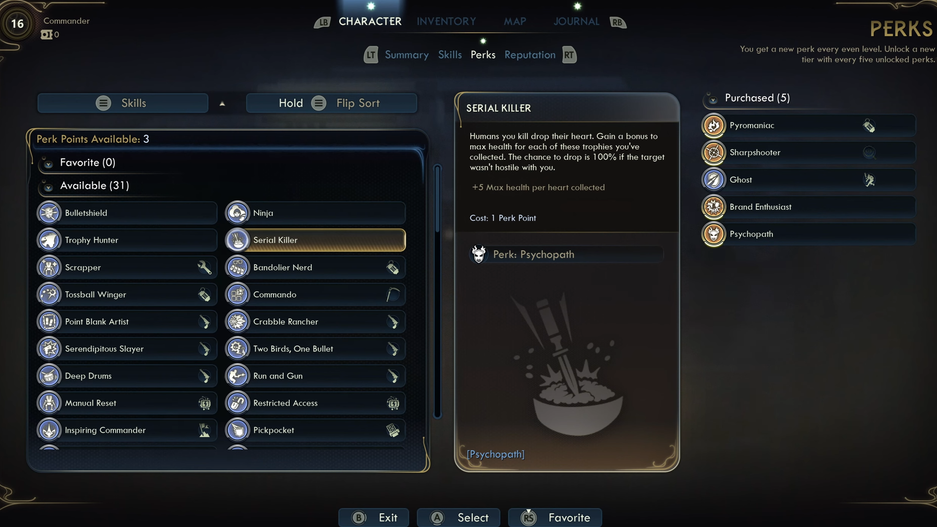Image resolution: width=937 pixels, height=527 pixels.
Task: Switch to the Skills sub-tab
Action: (x=450, y=55)
